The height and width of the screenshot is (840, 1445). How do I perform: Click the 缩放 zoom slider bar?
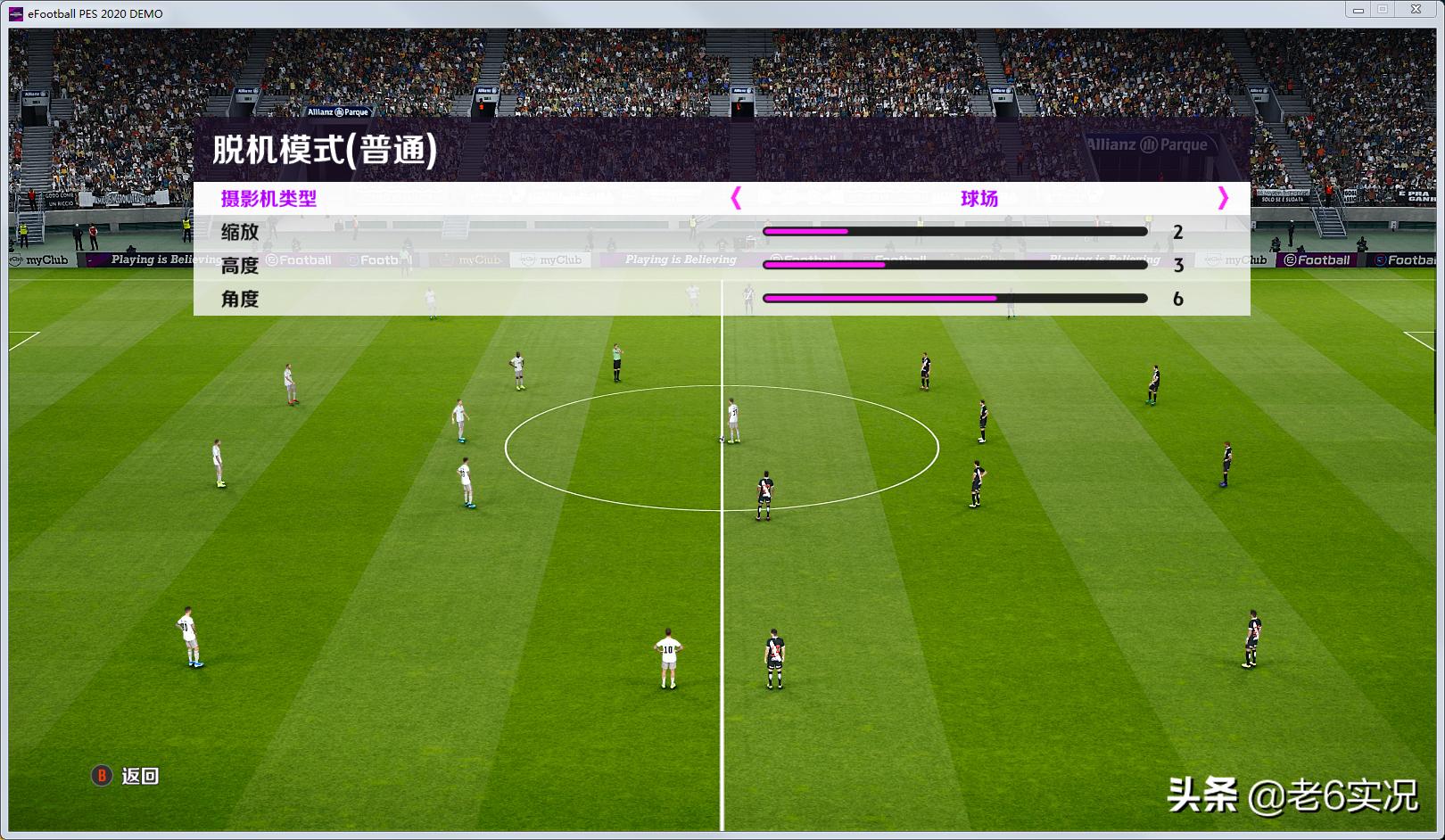click(954, 231)
